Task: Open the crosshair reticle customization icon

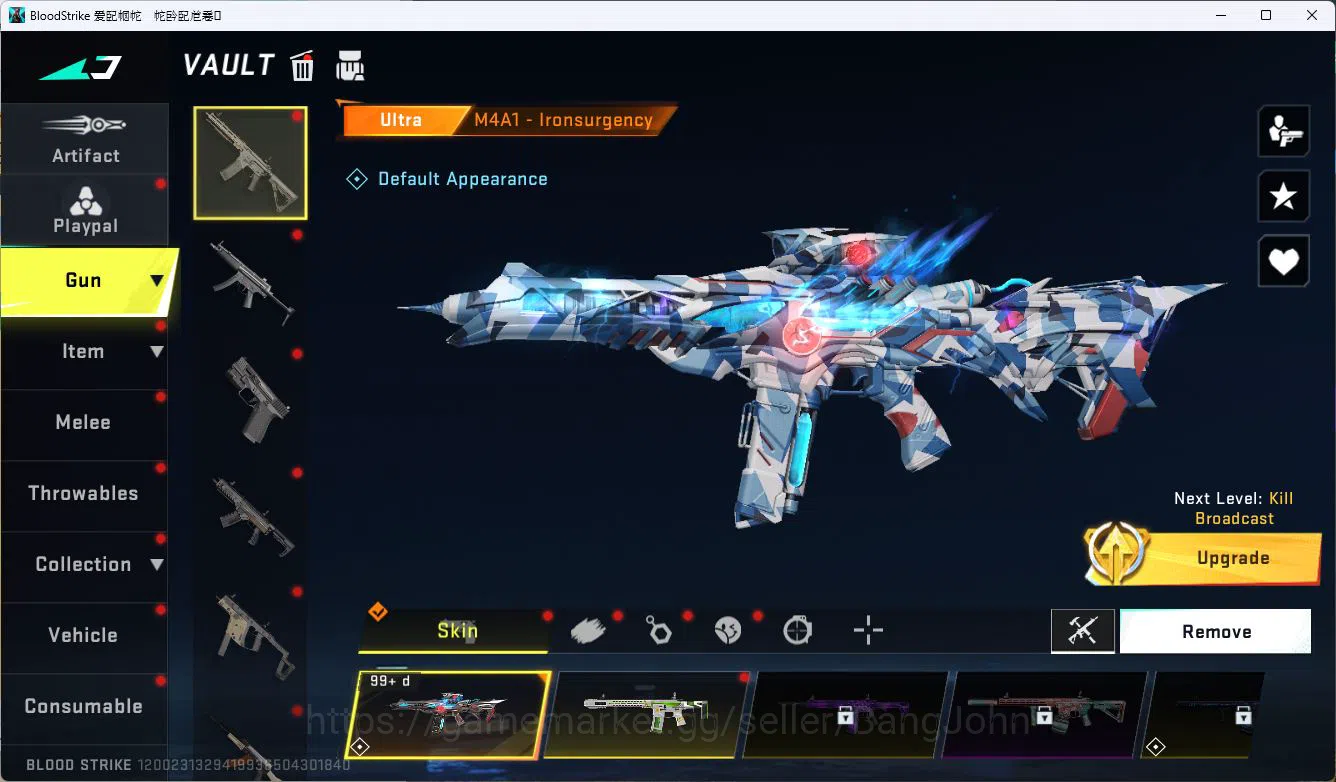Action: click(x=868, y=630)
